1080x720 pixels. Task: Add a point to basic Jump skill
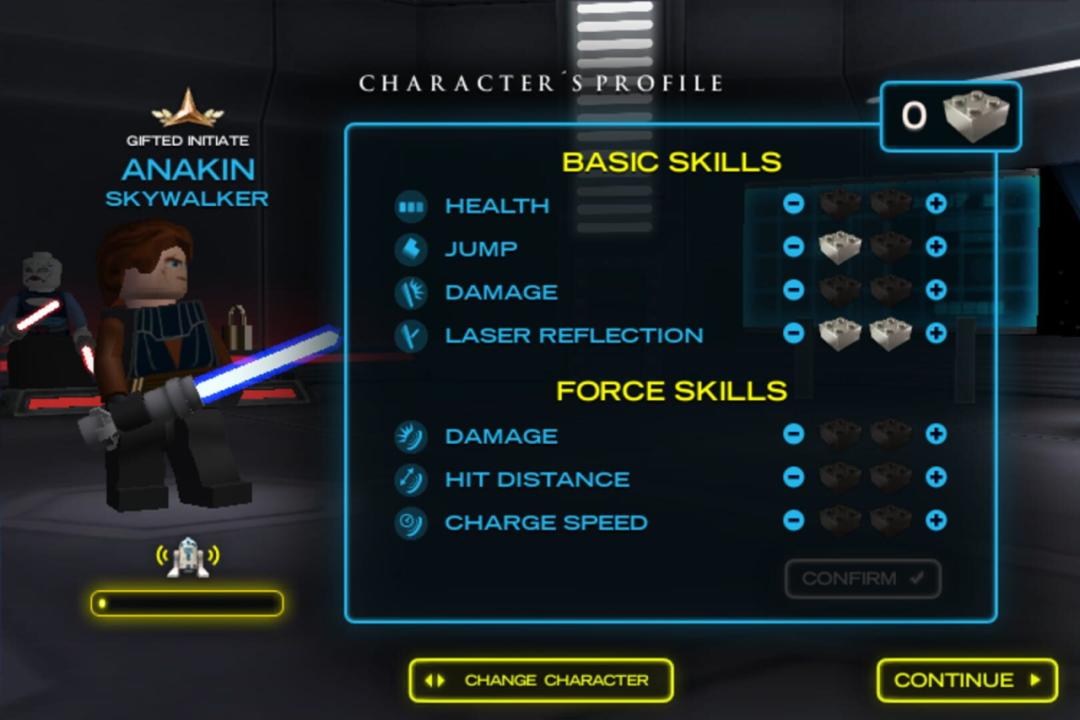[936, 247]
